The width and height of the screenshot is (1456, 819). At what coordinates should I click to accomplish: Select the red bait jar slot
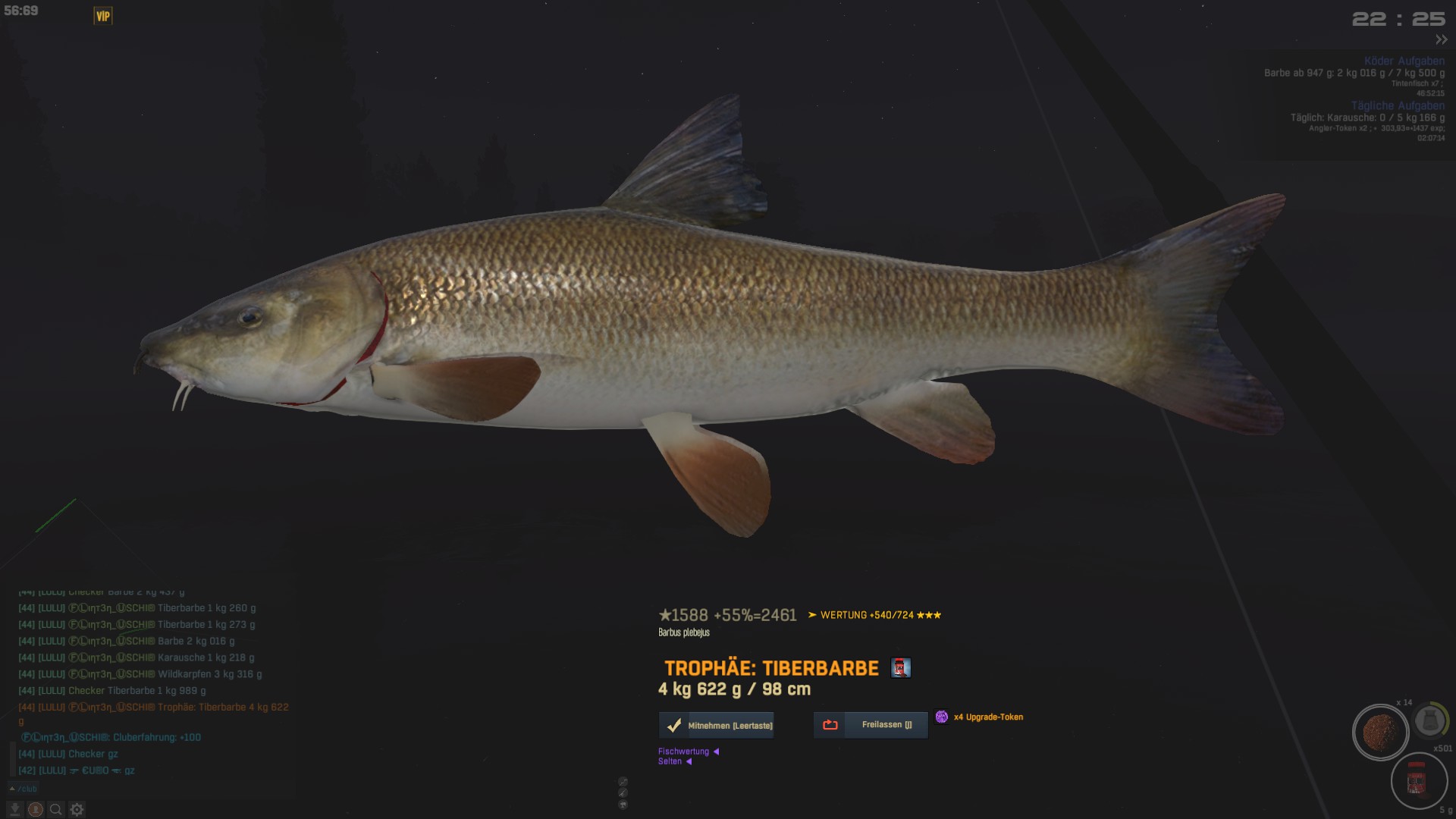pyautogui.click(x=1417, y=781)
